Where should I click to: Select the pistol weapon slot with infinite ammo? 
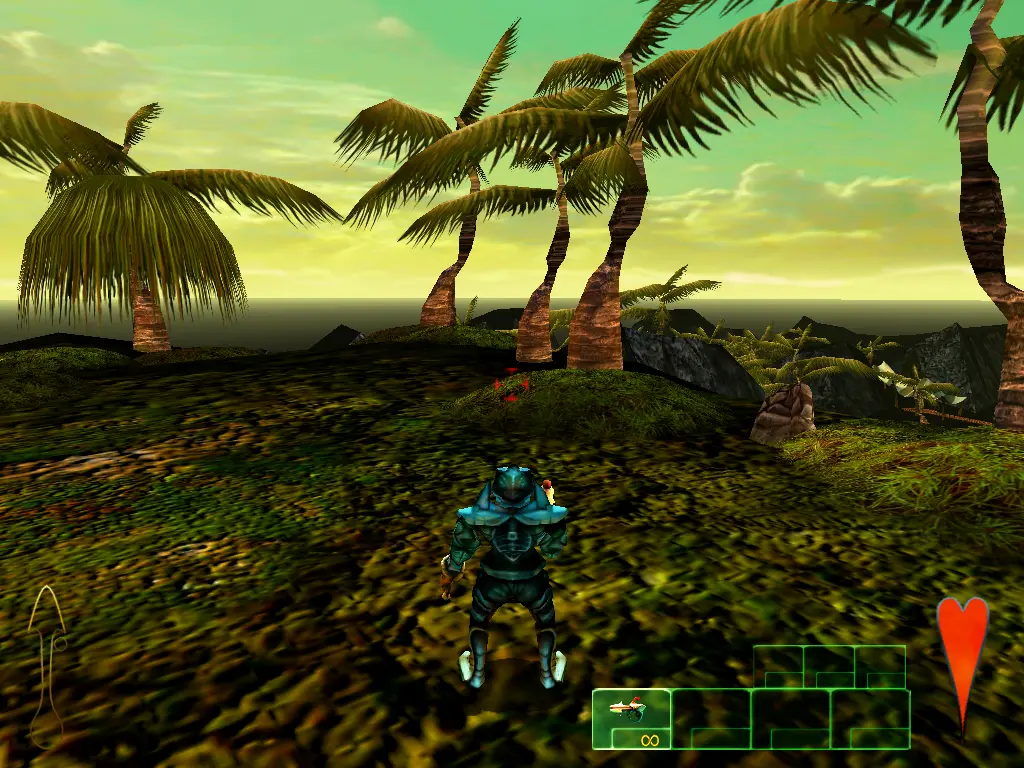click(631, 719)
